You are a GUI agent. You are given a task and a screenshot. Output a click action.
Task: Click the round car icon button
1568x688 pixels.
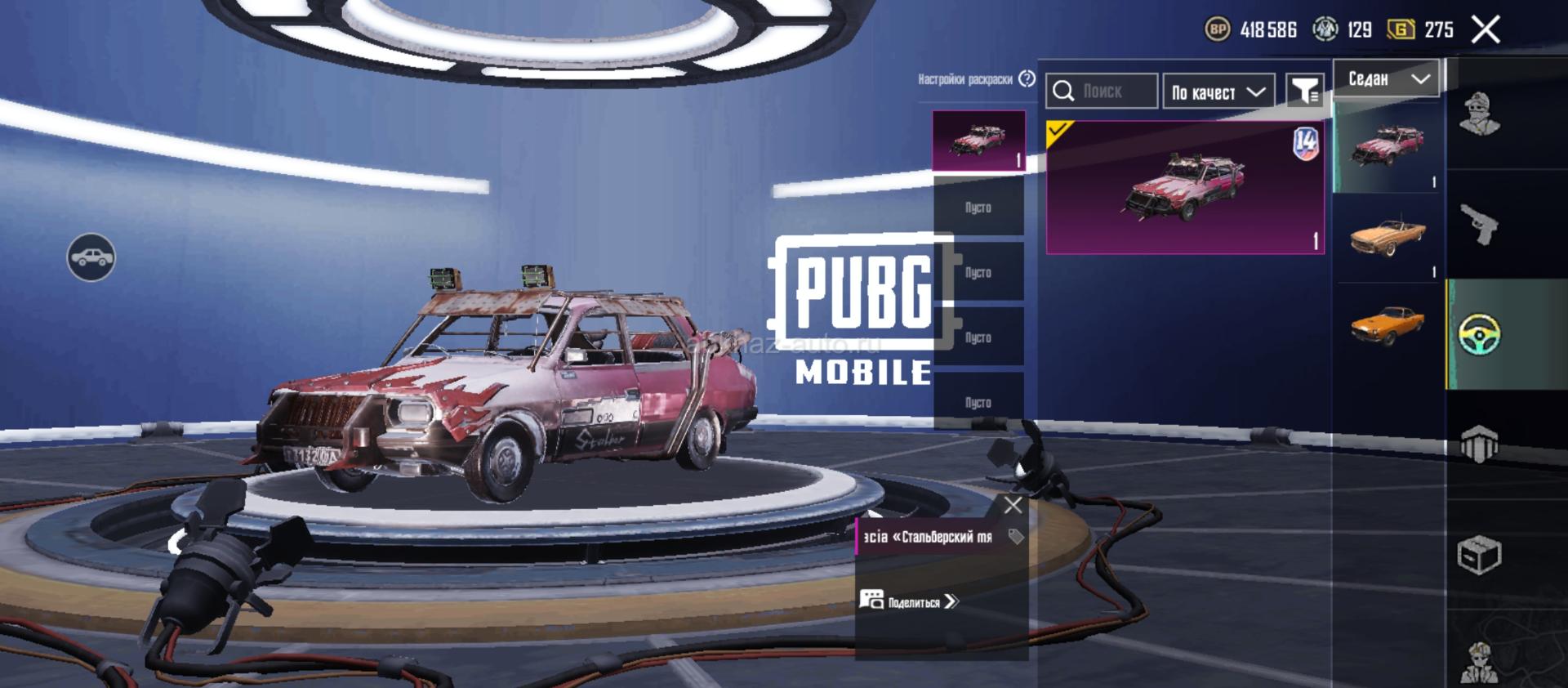tap(91, 257)
